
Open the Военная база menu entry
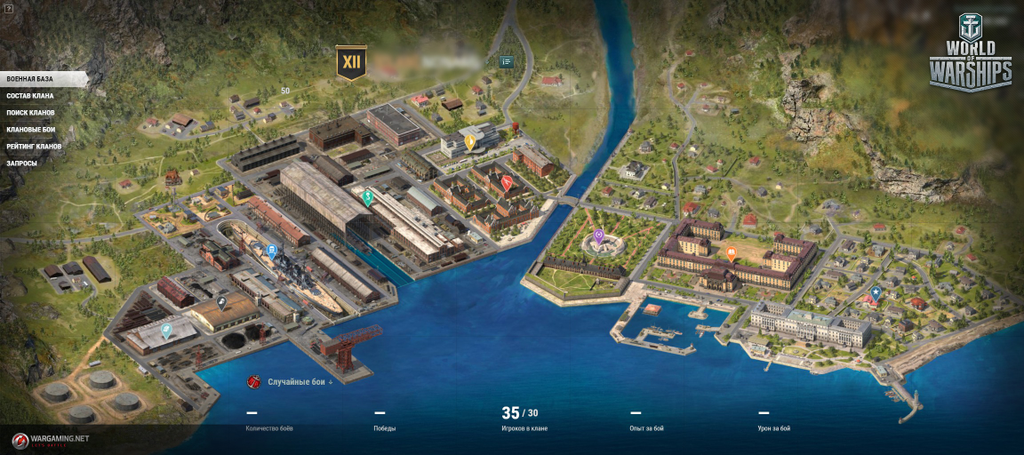(x=30, y=78)
